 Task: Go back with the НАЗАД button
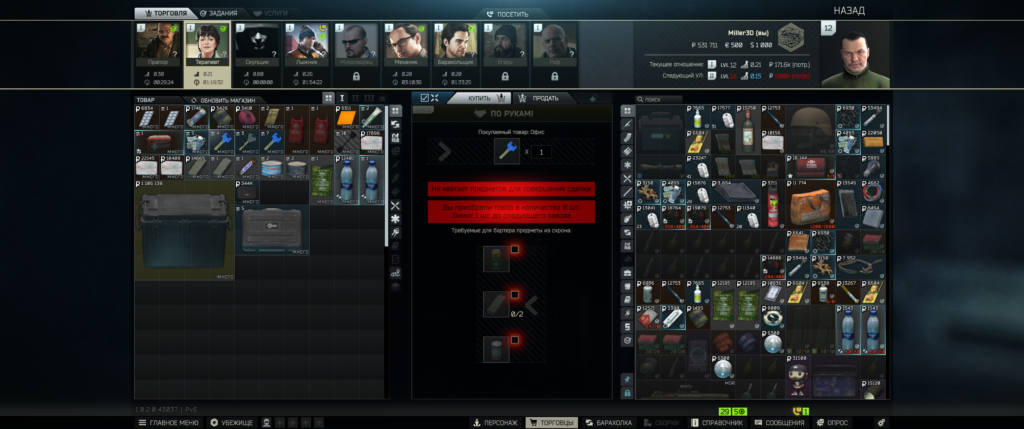click(848, 10)
